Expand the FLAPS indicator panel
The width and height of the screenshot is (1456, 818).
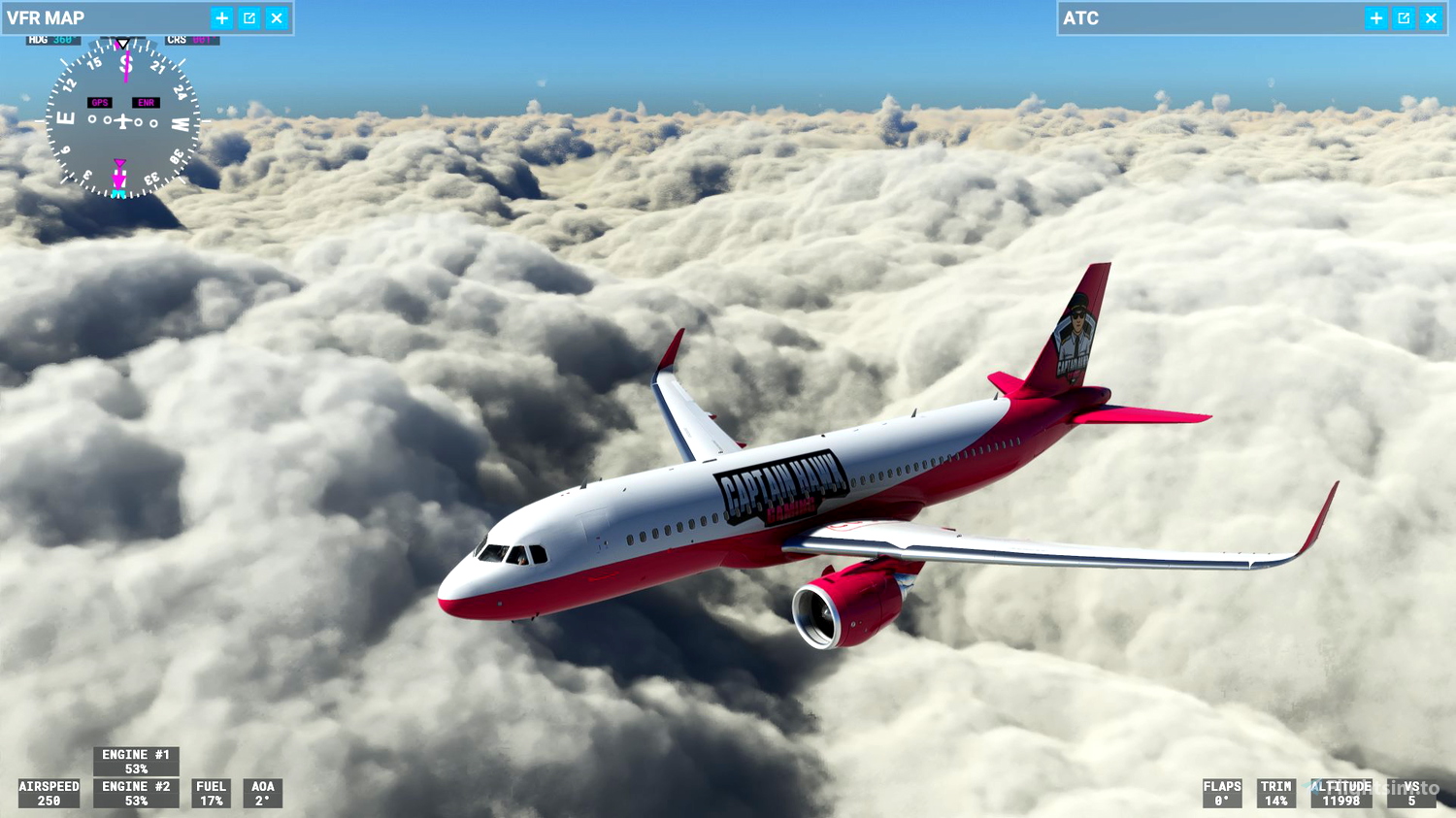pos(1222,793)
